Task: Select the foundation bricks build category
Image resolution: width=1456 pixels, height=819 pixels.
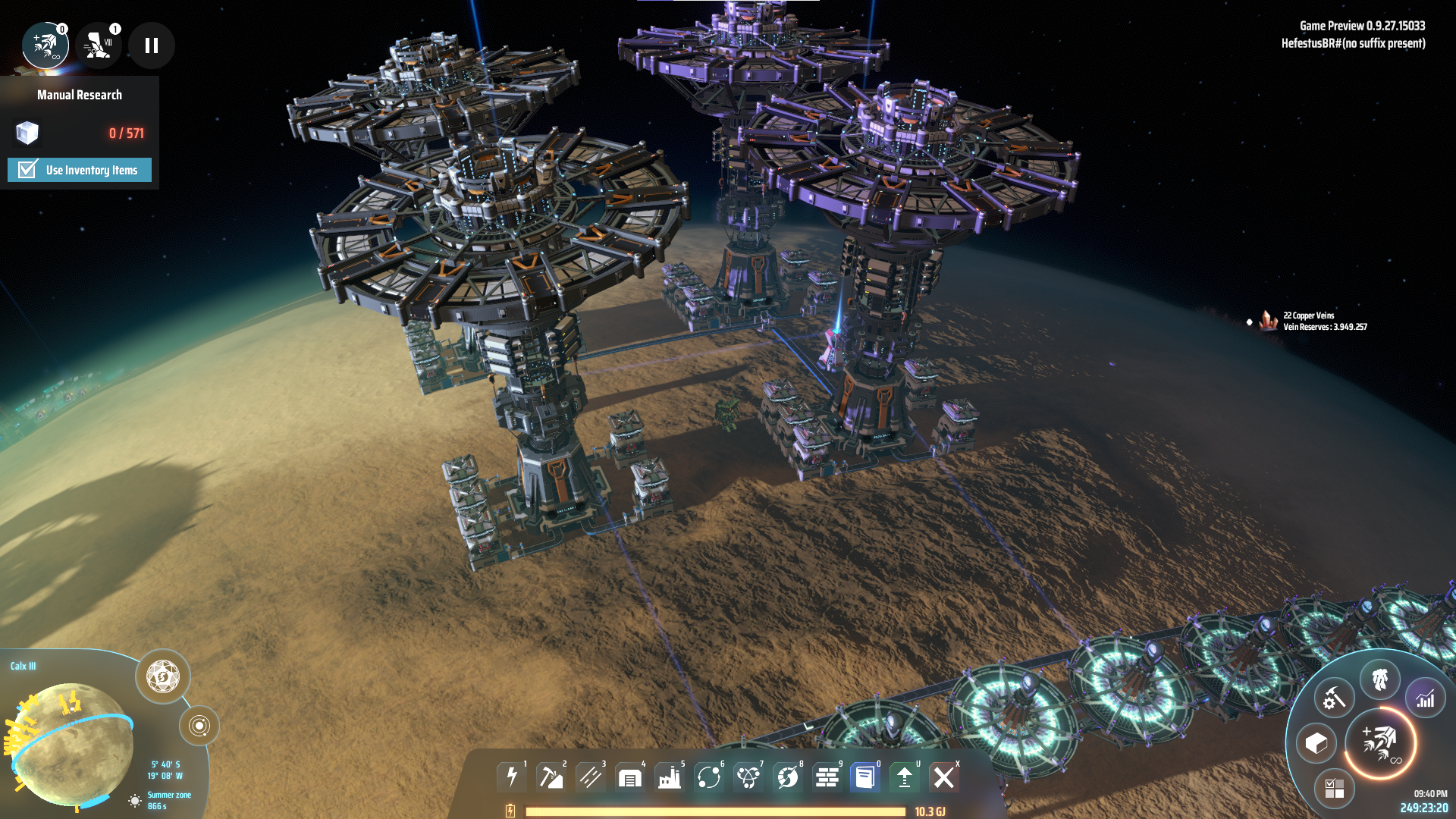Action: [827, 777]
